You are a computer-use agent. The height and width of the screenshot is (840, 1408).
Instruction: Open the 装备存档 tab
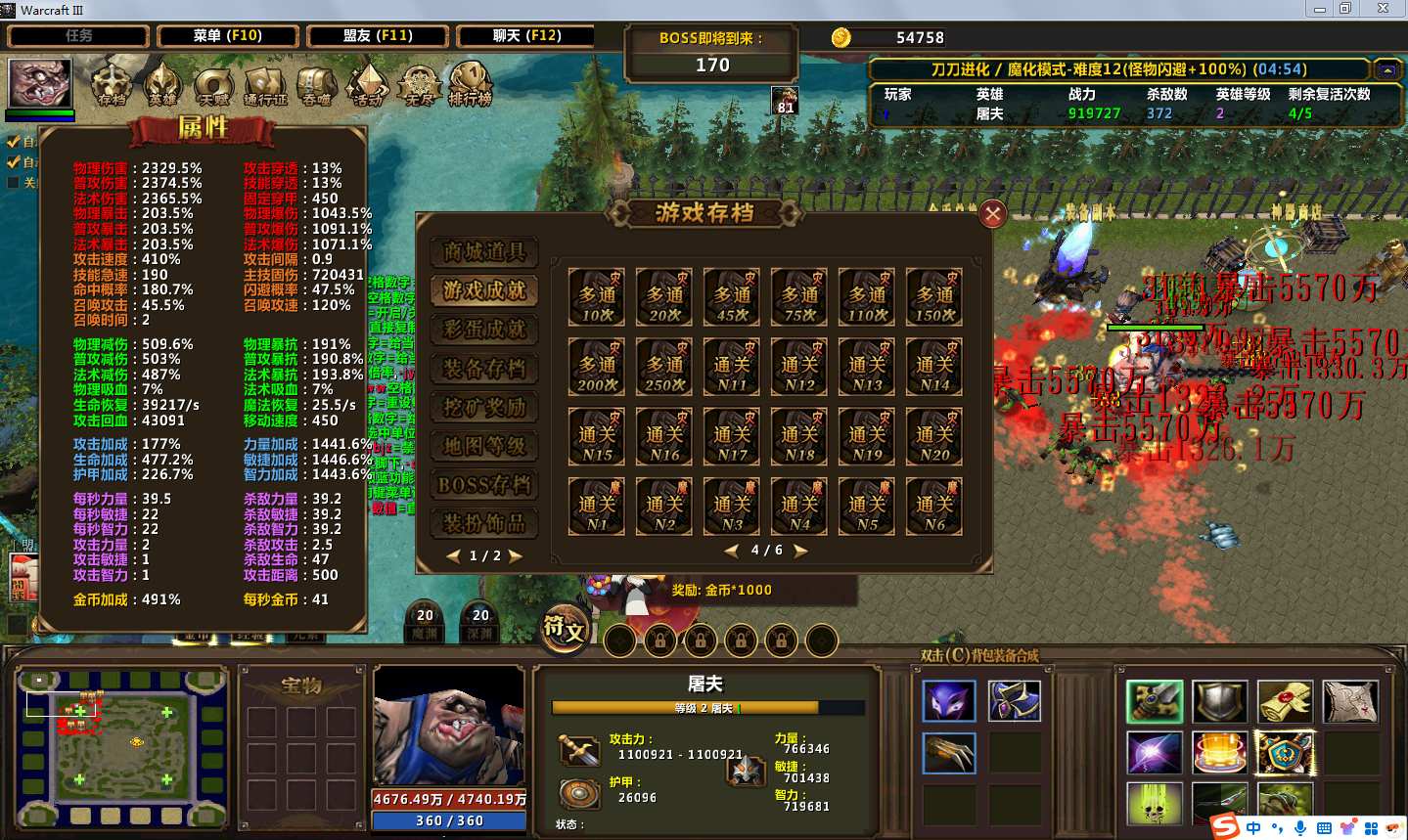[484, 369]
